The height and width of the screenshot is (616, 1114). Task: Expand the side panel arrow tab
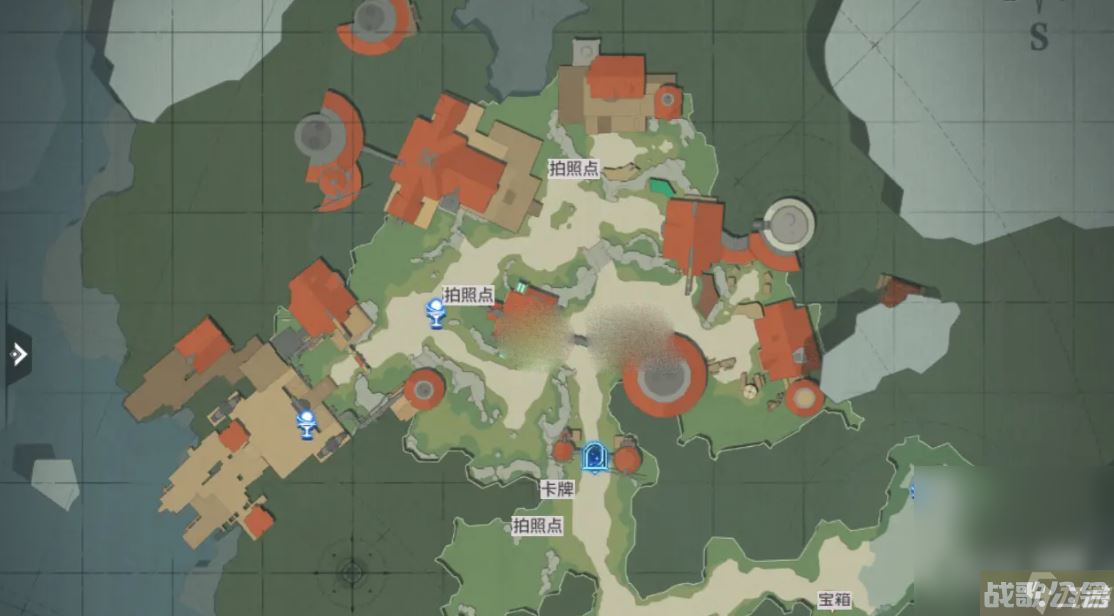point(17,354)
